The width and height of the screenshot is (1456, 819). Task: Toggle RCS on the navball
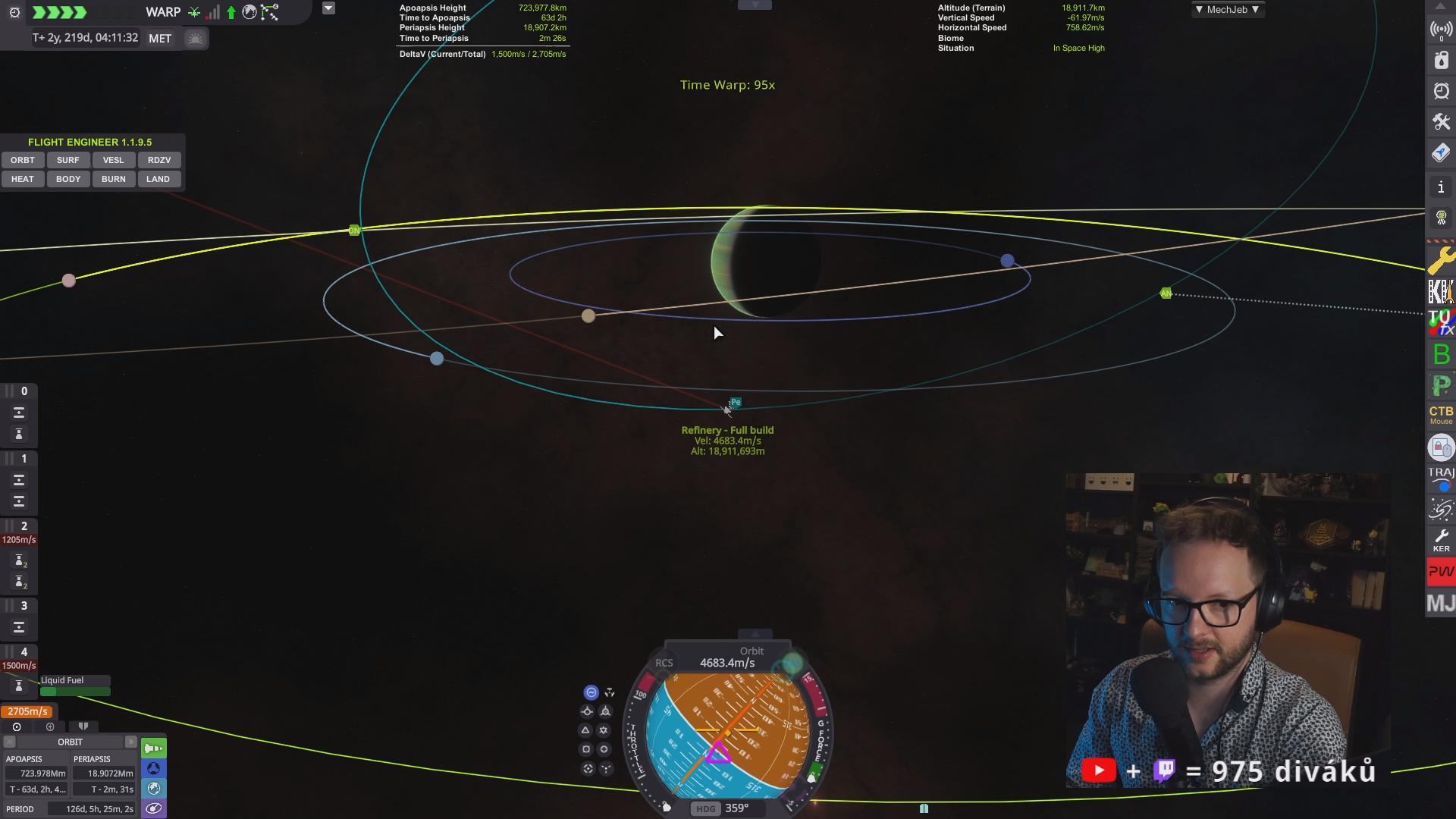click(x=664, y=663)
